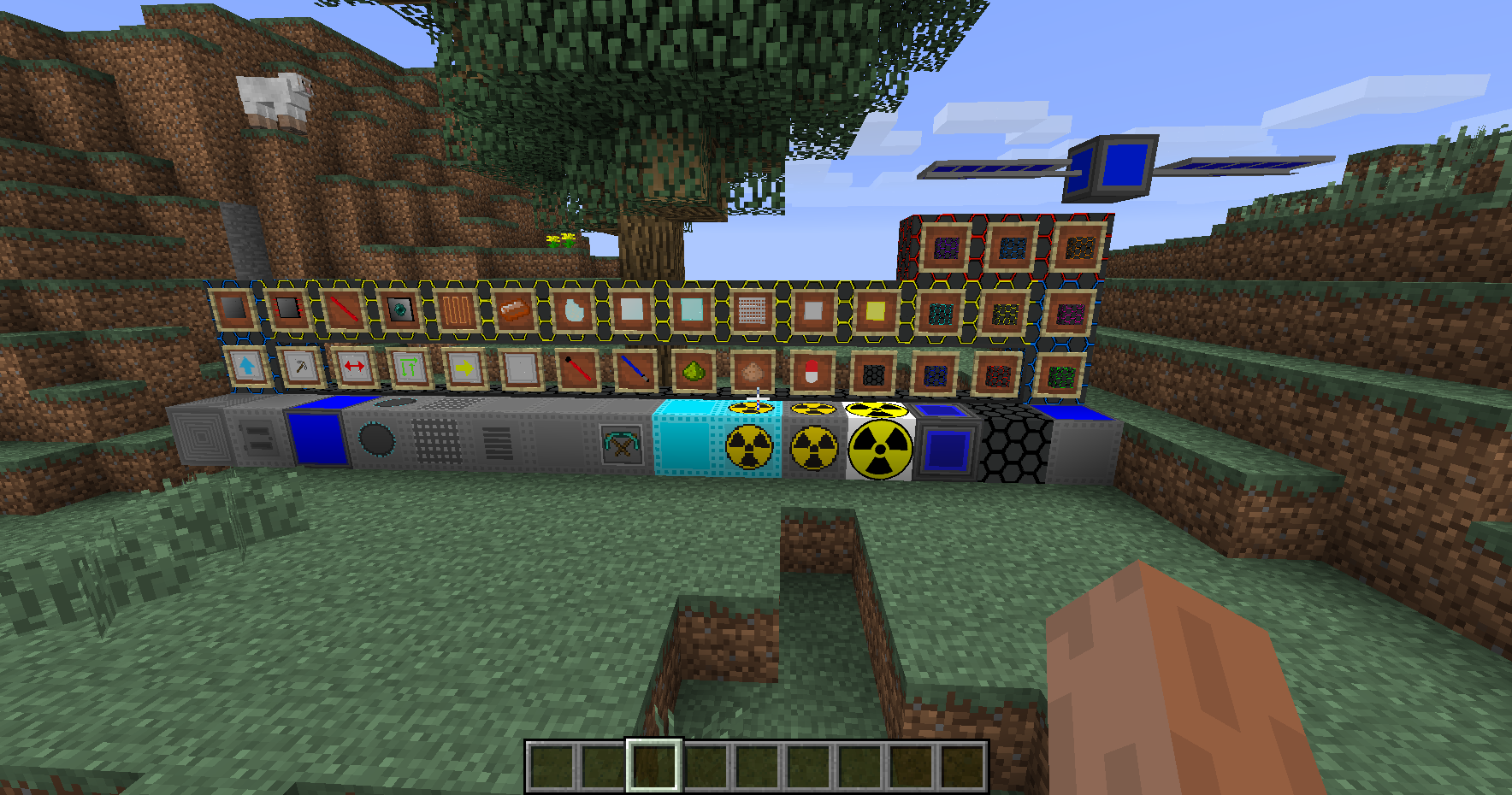Toggle the cyan reactor casing block
Viewport: 1512px width, 795px height.
[x=684, y=443]
